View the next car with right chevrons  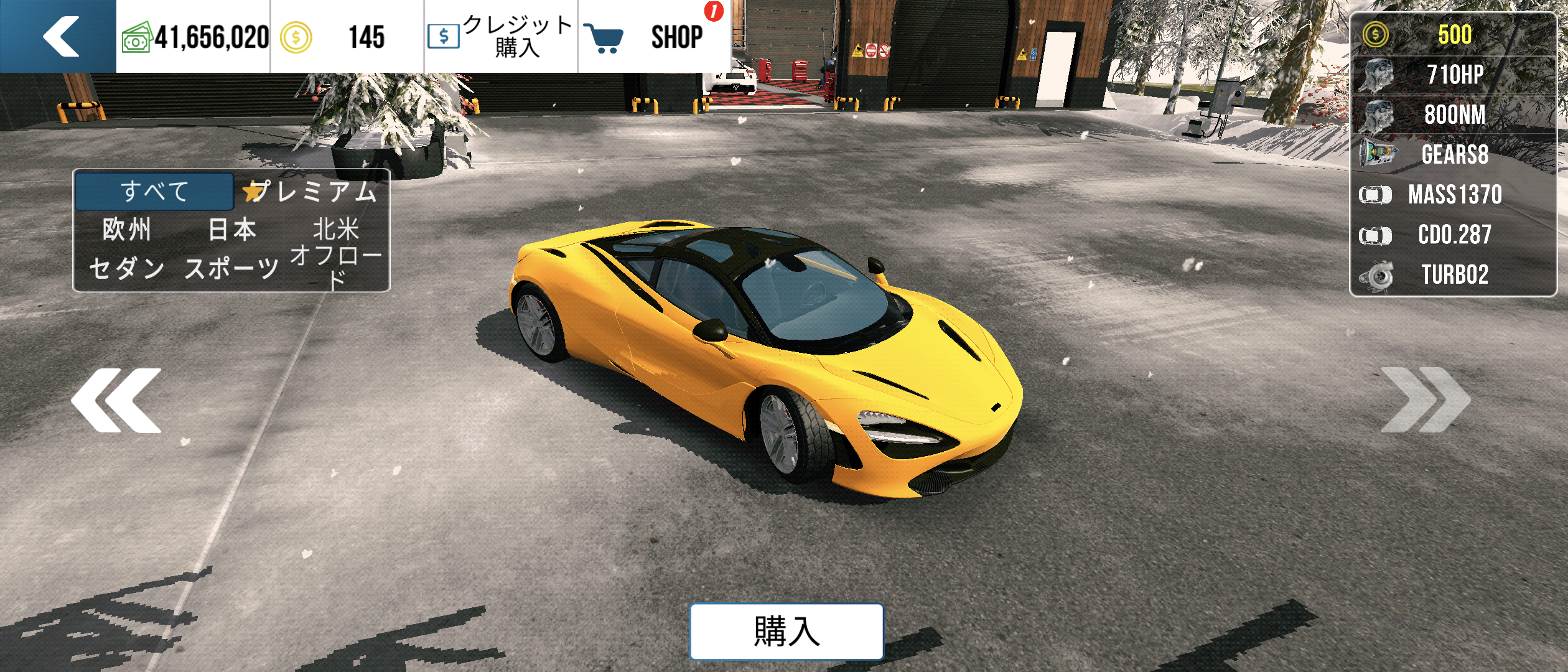click(1425, 400)
